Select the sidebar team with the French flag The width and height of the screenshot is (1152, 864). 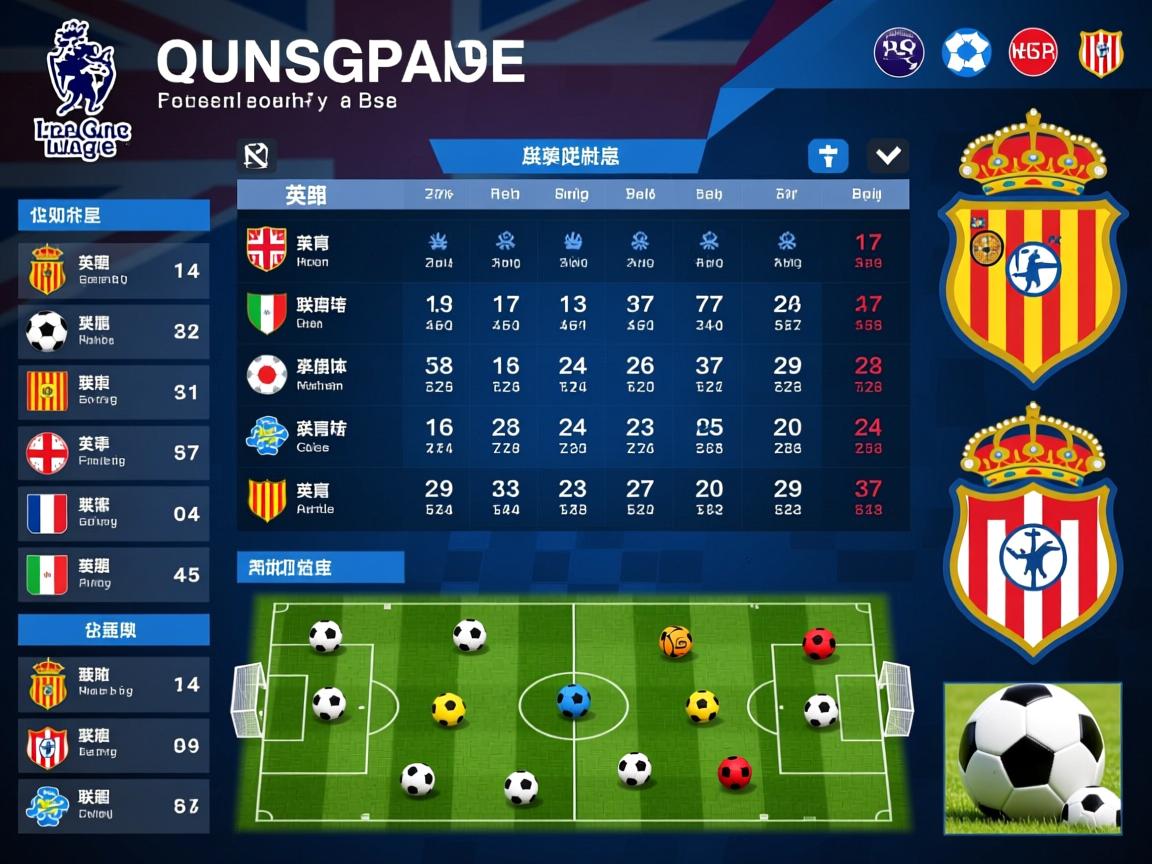coord(114,514)
